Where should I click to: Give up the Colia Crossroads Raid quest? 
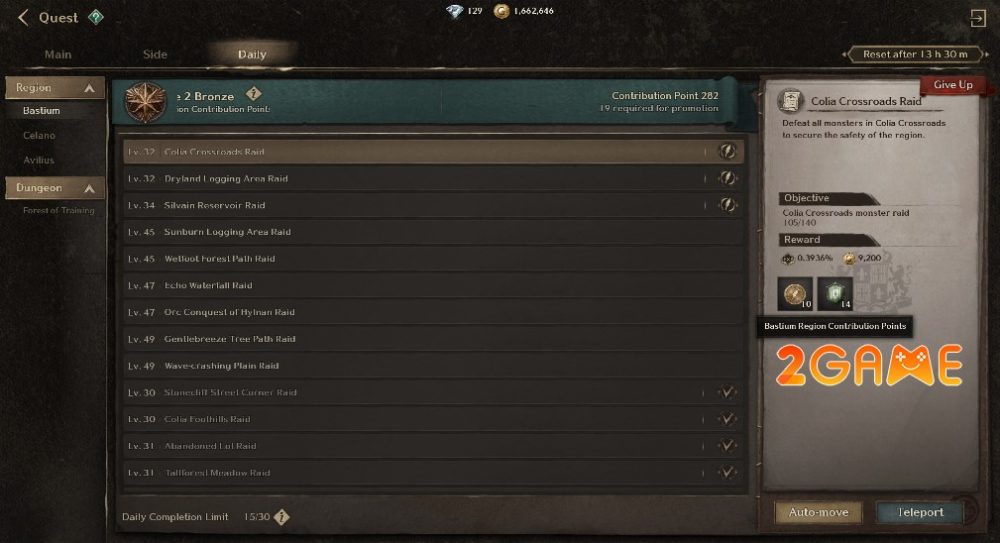click(952, 86)
